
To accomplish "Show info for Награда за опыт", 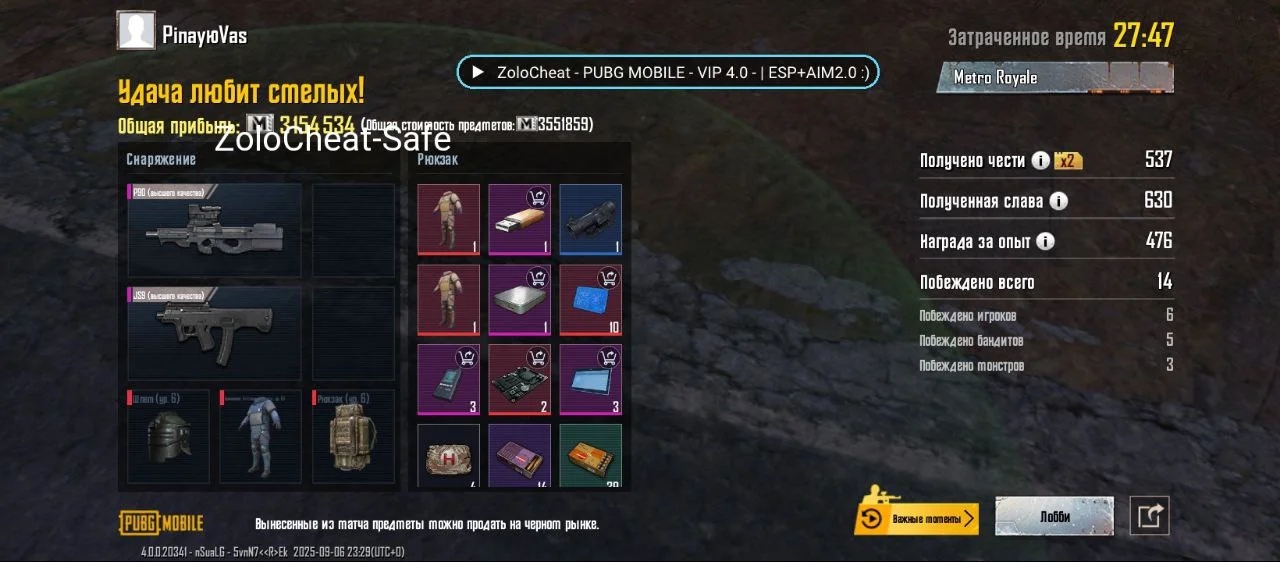I will tap(1045, 242).
